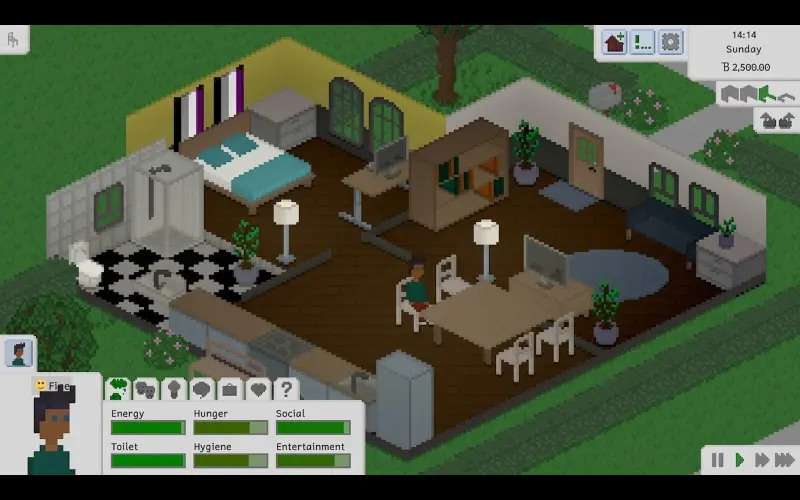Open the speech bubble tab

202,389
